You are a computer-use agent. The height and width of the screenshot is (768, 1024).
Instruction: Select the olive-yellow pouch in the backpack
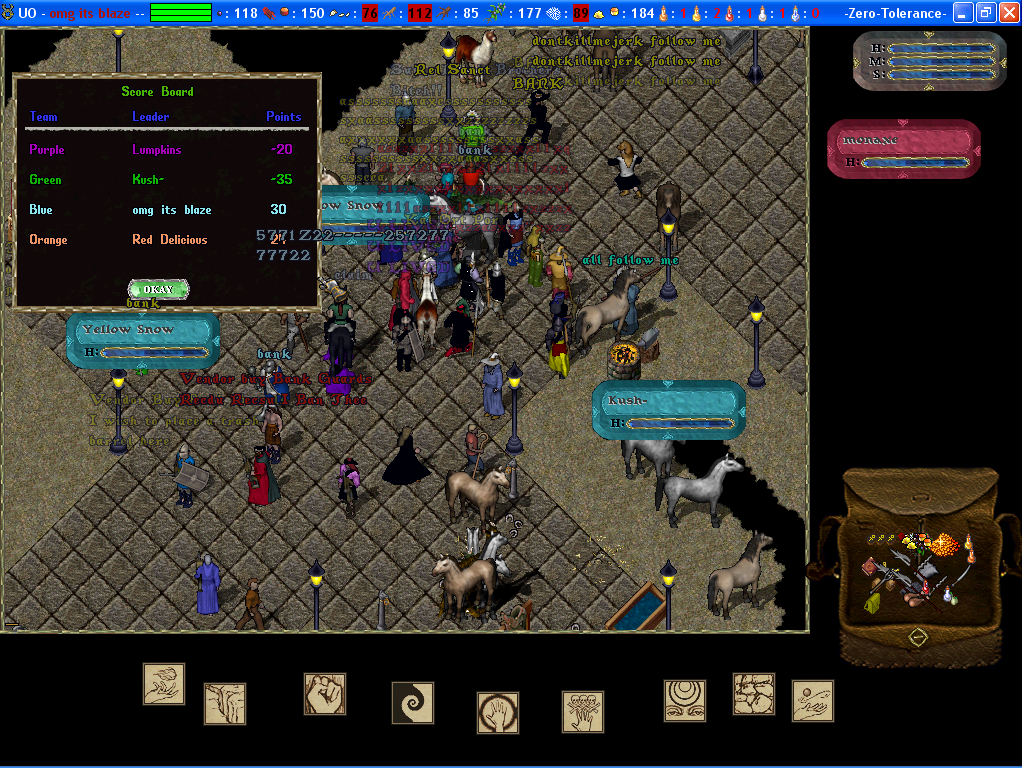873,602
